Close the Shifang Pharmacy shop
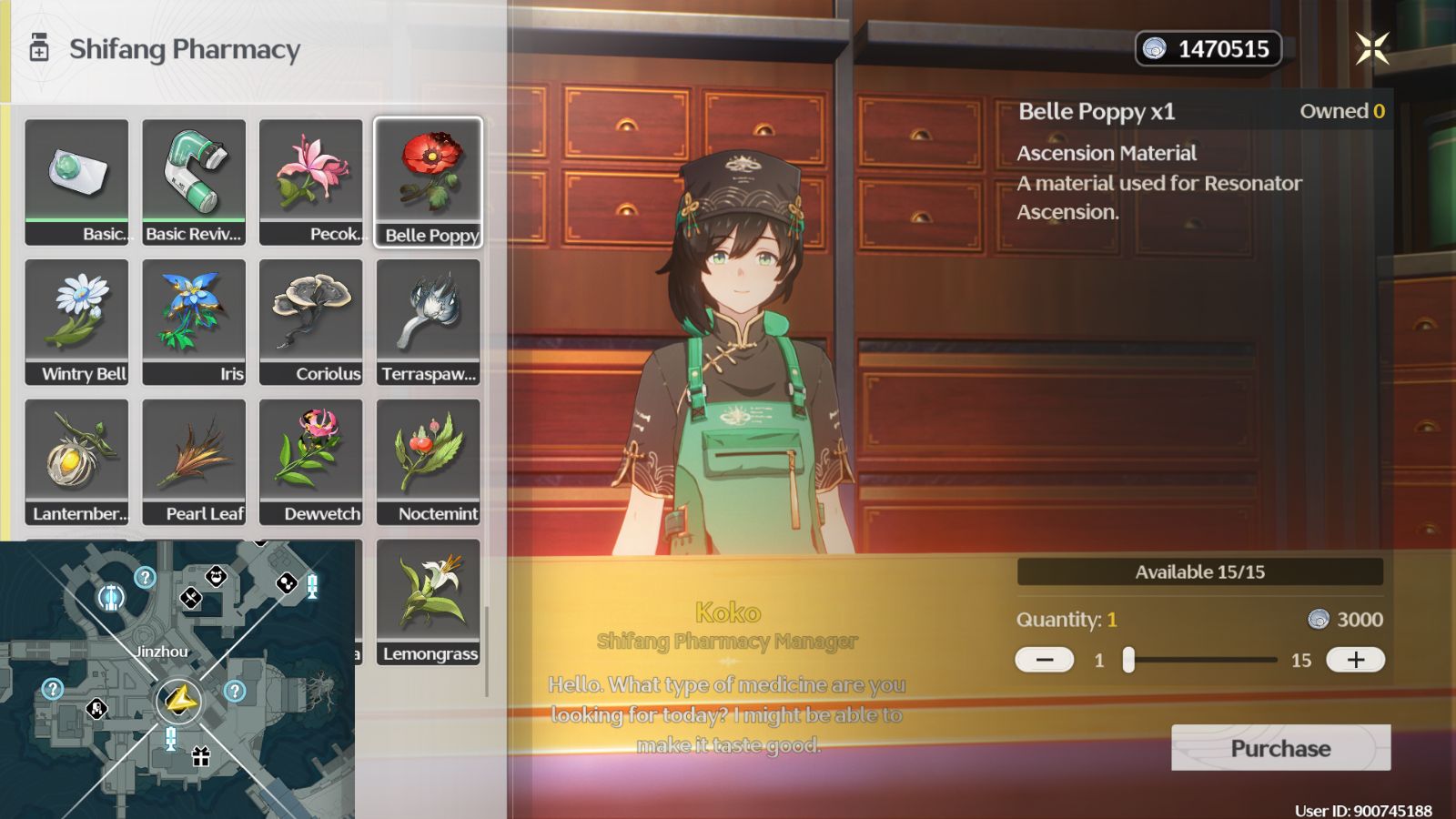 (x=1372, y=48)
